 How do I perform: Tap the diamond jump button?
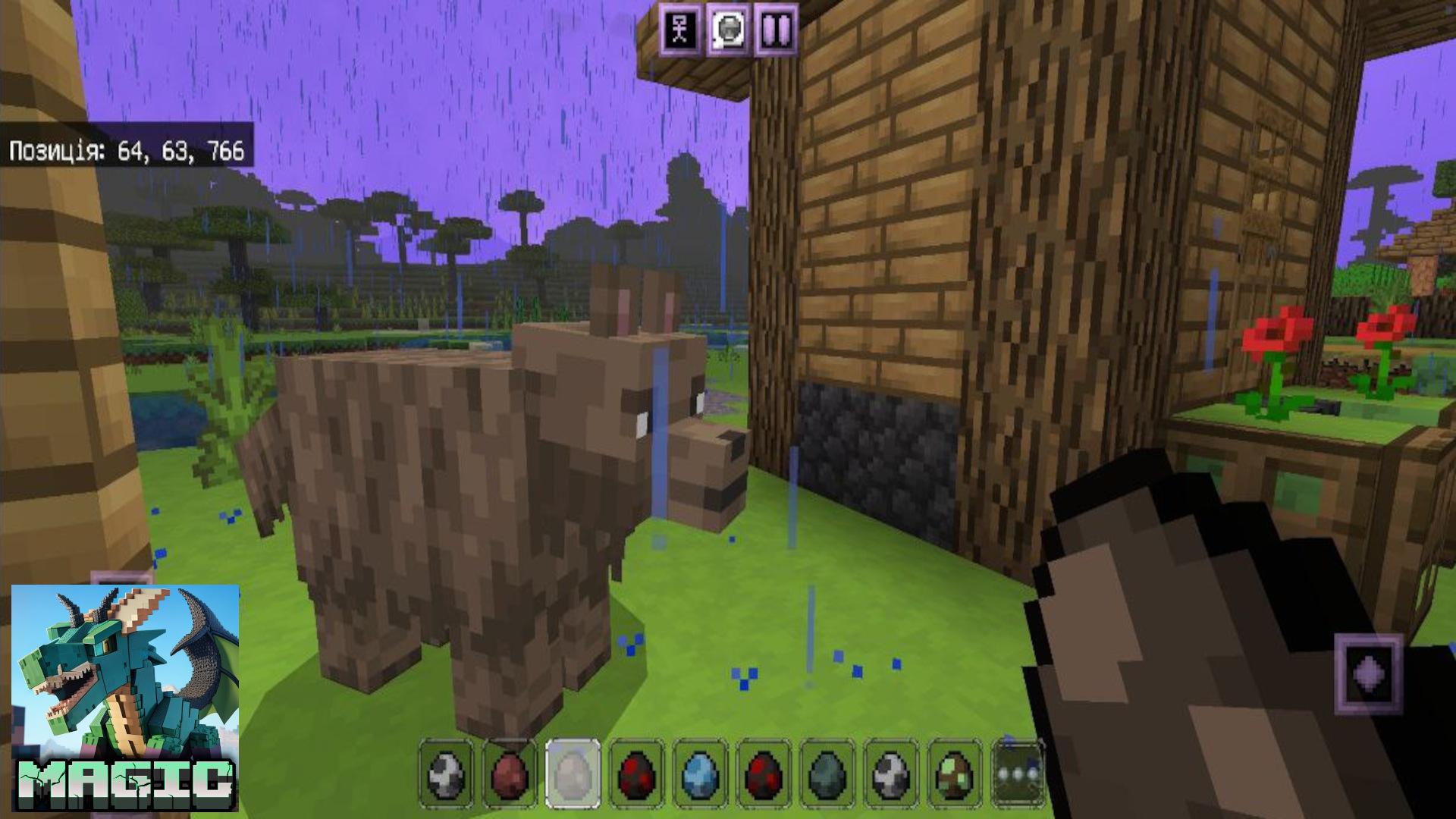tap(1369, 673)
